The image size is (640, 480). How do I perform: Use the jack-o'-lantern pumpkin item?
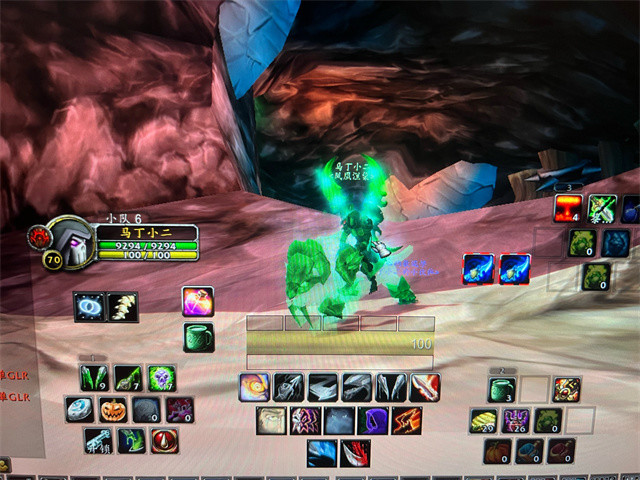113,409
